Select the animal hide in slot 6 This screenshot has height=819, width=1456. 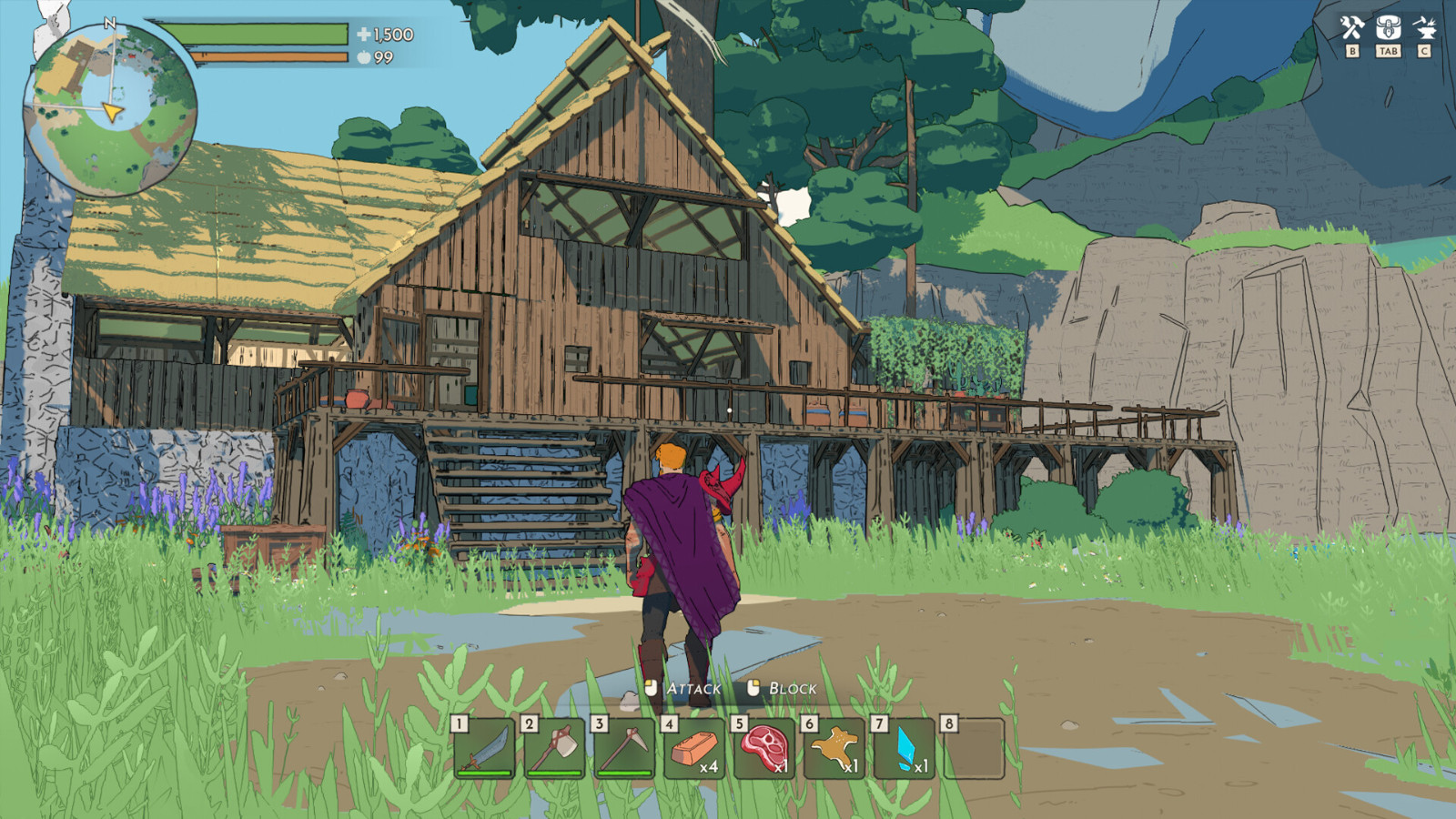[833, 748]
